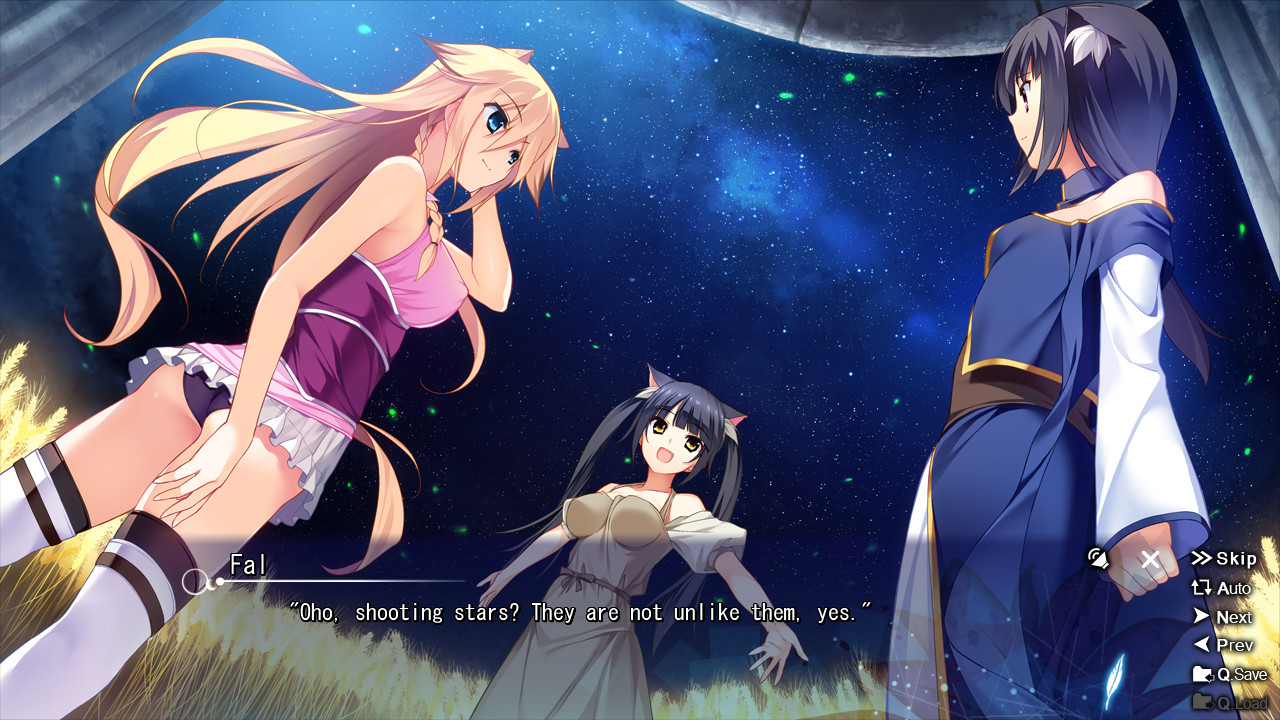Click the Q.Save folder icon
Viewport: 1280px width, 720px height.
1204,674
